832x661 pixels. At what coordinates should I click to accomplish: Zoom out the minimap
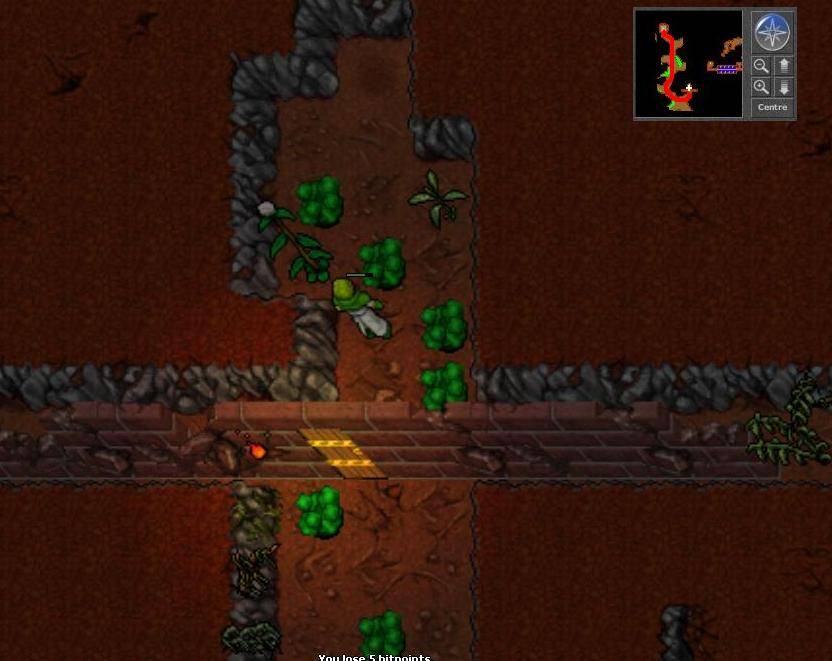(762, 67)
